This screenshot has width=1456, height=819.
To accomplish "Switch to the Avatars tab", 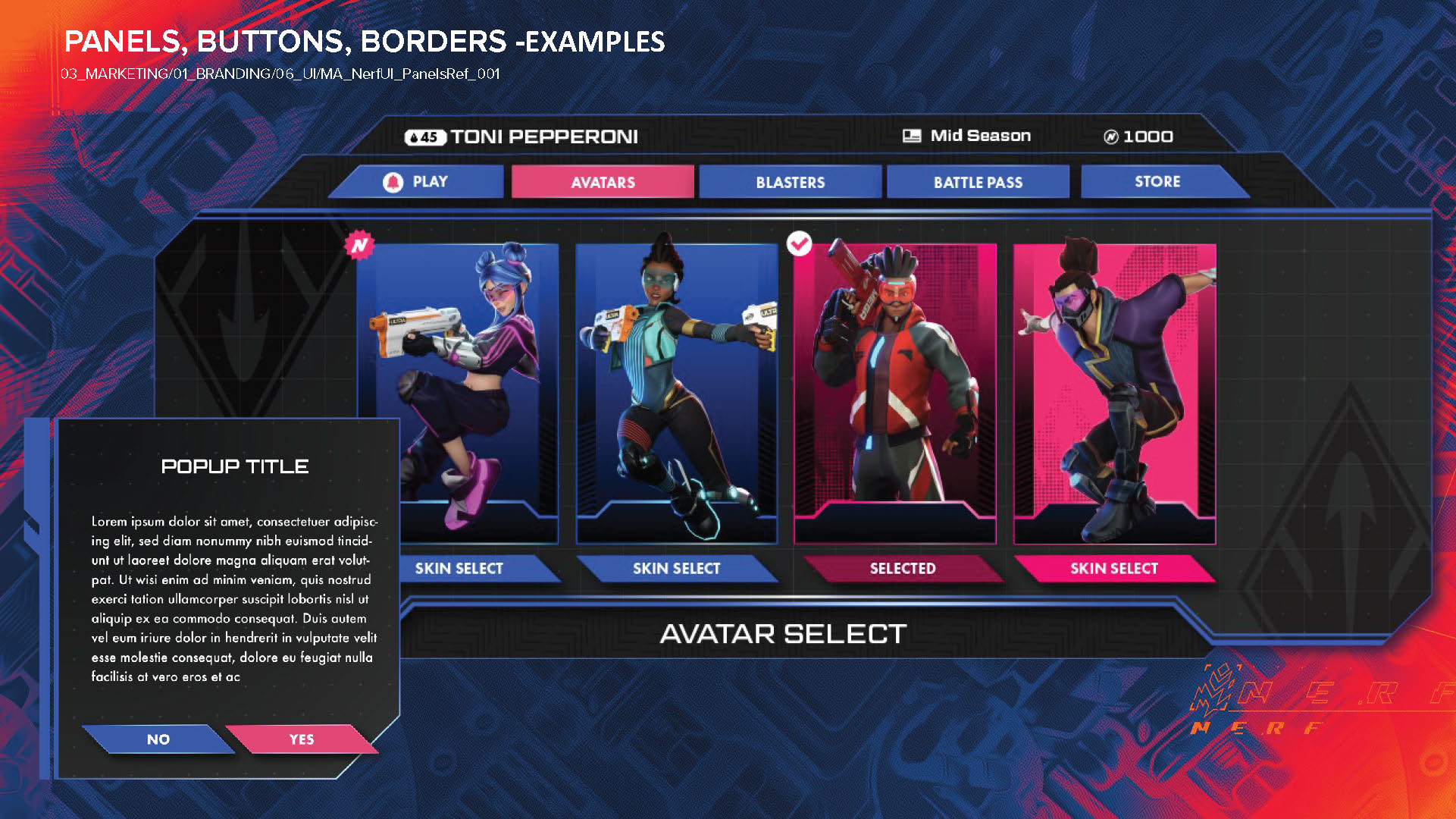I will 603,182.
